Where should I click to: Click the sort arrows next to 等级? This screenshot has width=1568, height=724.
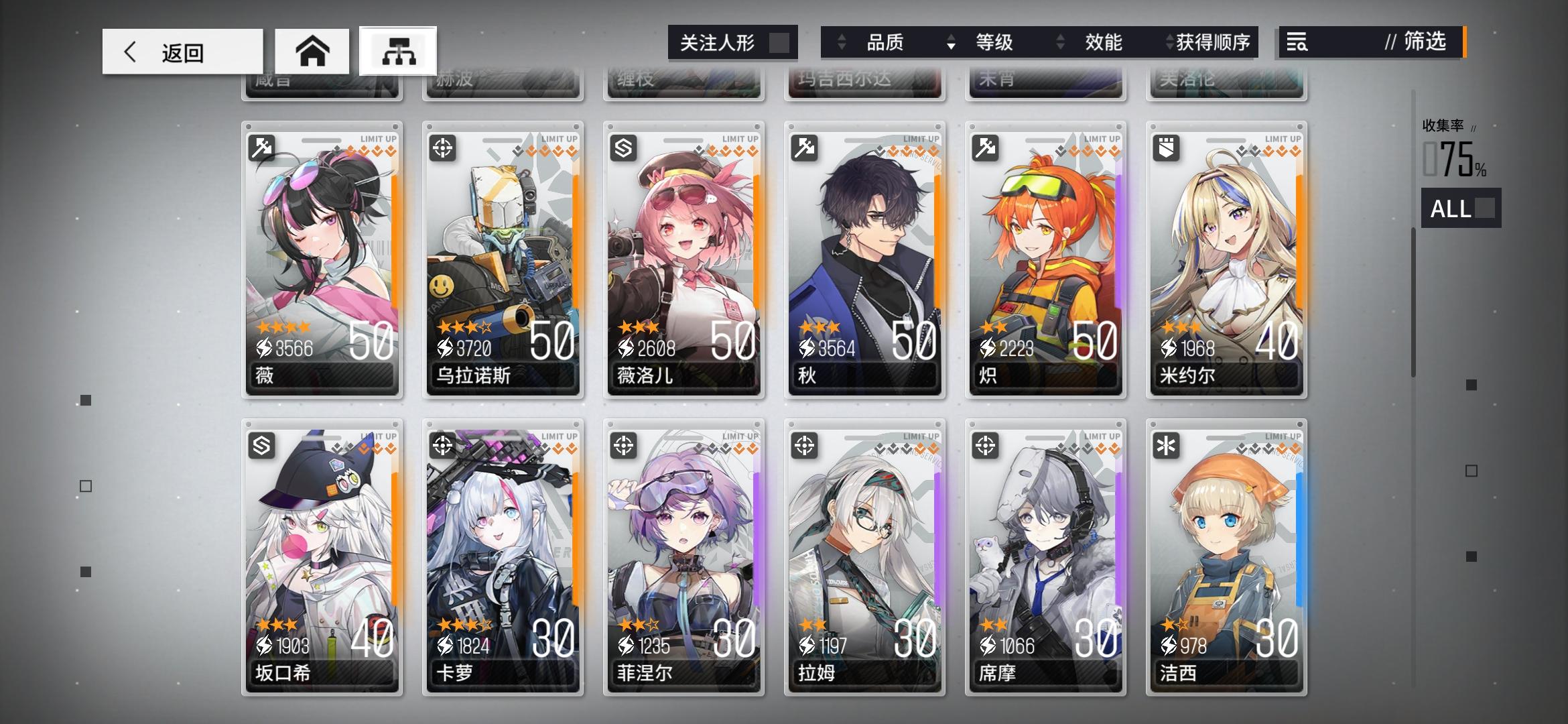(952, 42)
